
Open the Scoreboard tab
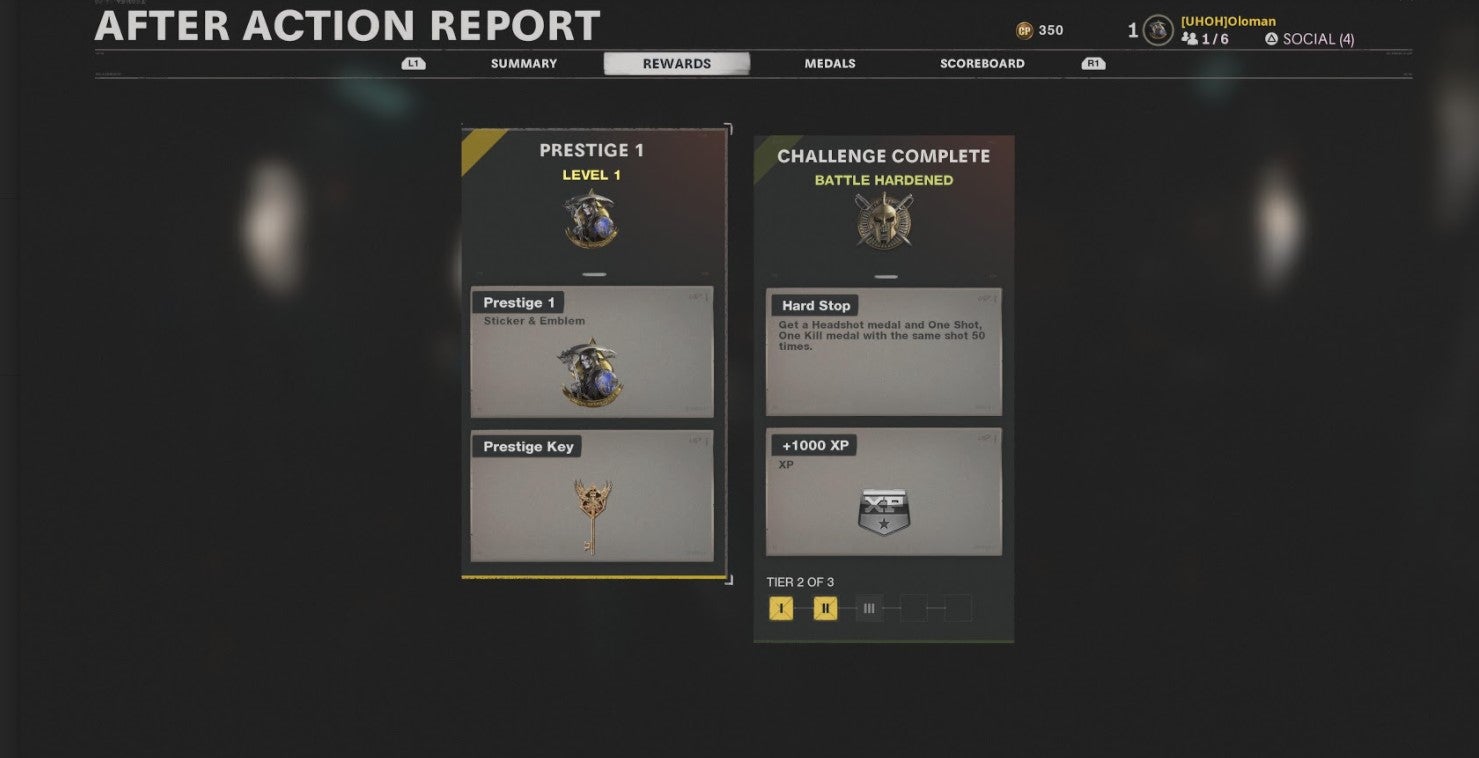(x=981, y=63)
